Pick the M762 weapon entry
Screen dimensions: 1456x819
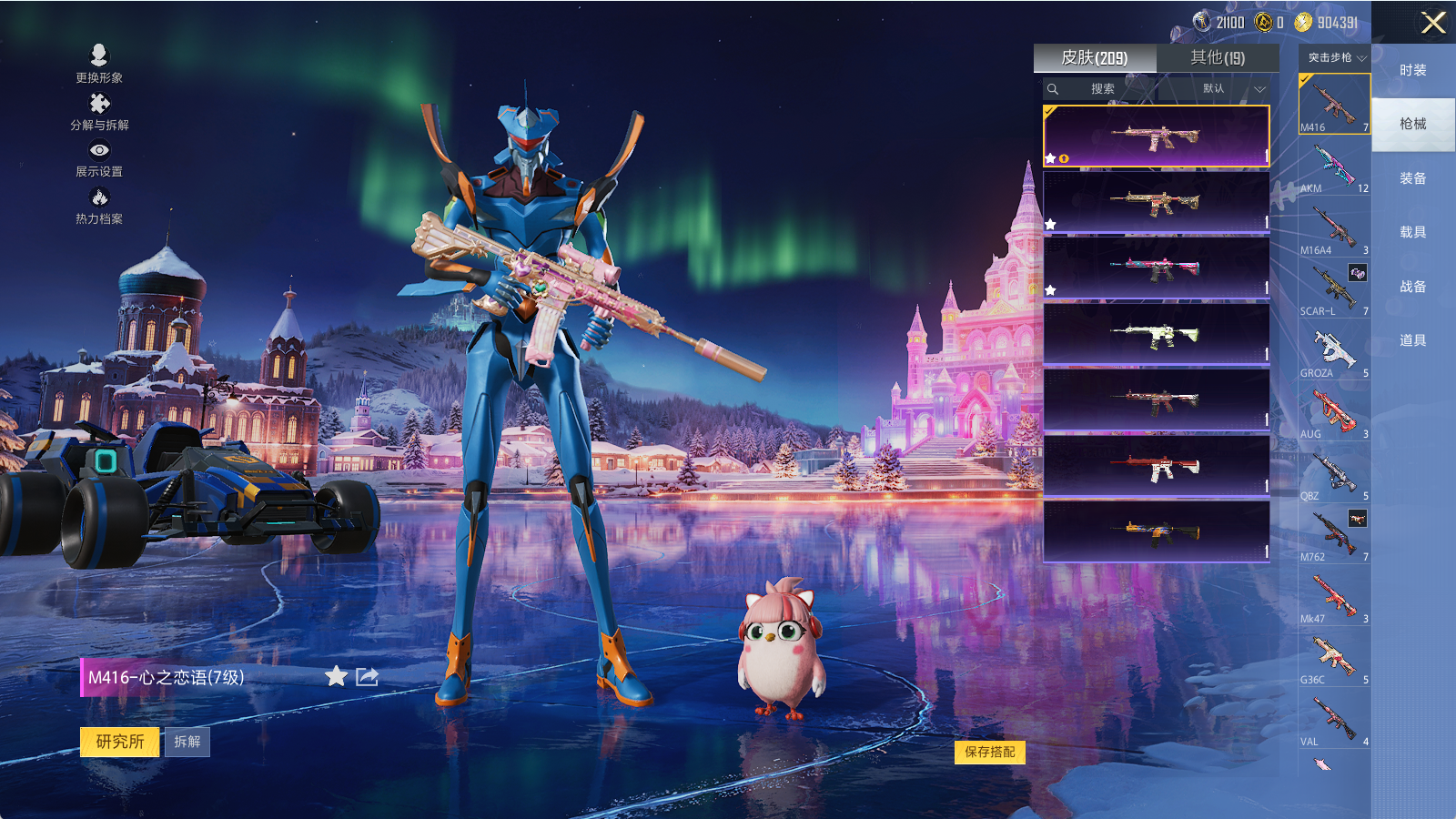pos(1334,536)
